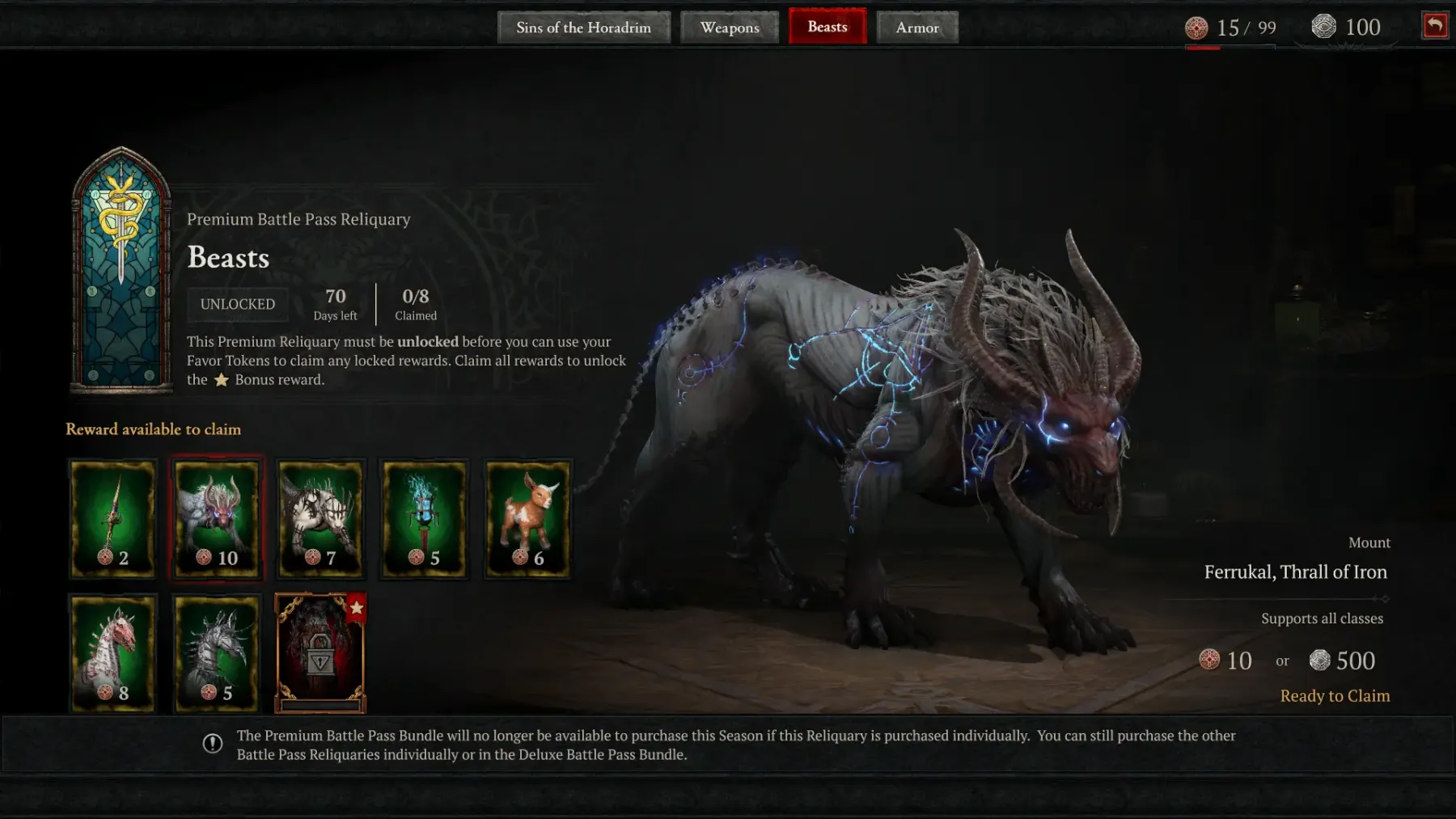1456x819 pixels.
Task: Pick the blue flame trophy reward costing 5
Action: point(424,518)
